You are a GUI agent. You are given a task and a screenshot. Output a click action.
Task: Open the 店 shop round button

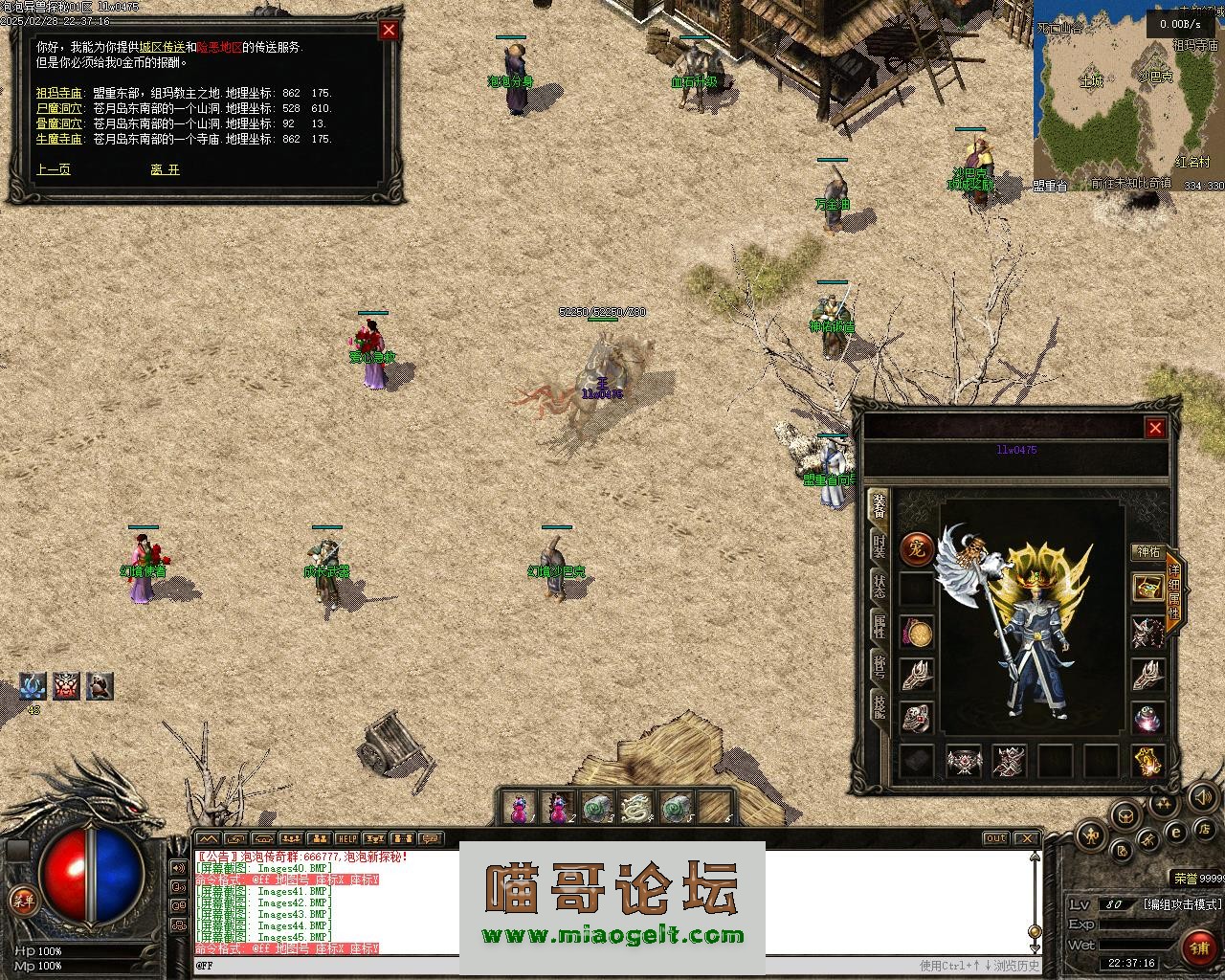tap(1207, 828)
